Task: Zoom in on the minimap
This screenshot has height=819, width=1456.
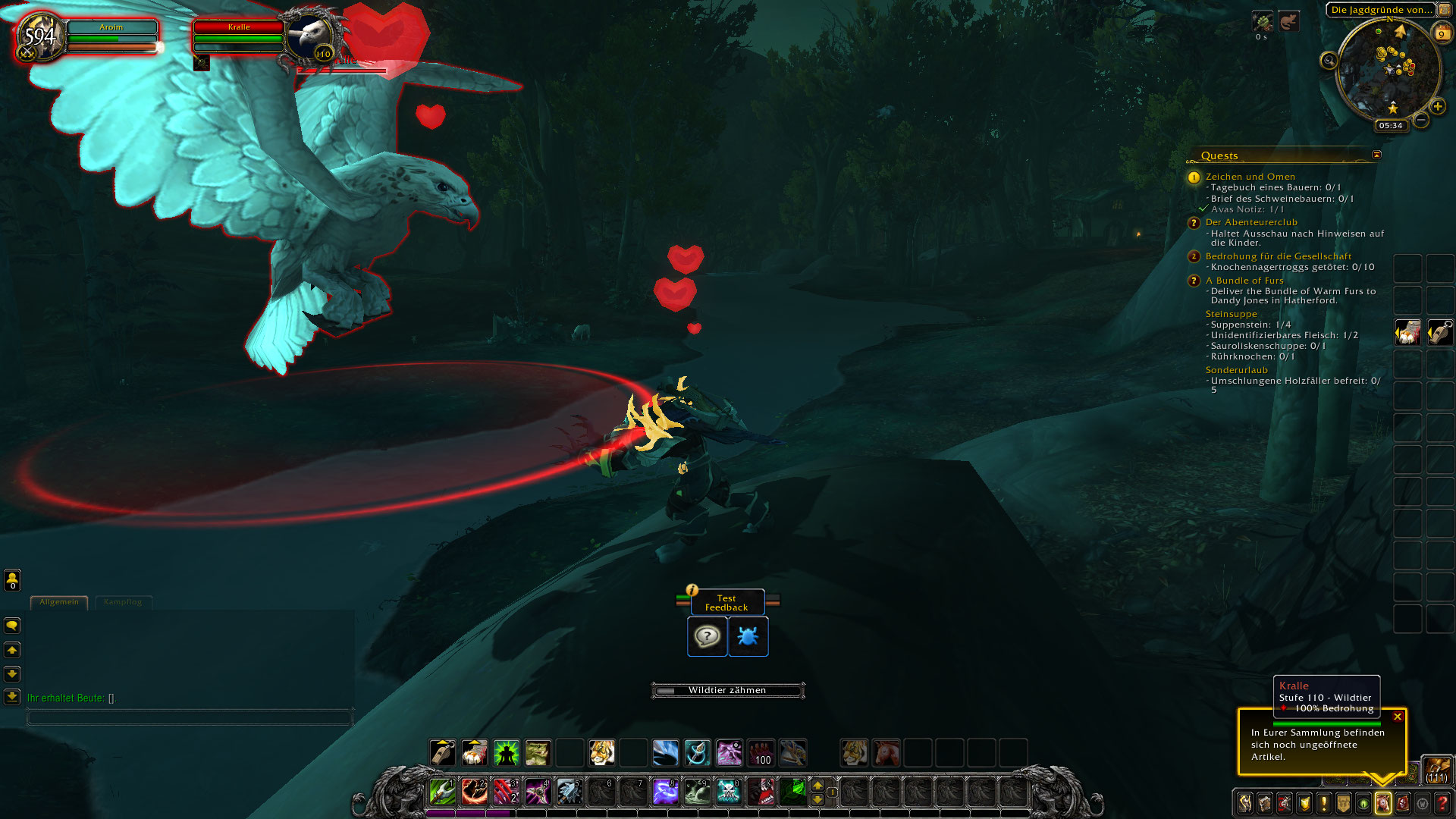Action: (1438, 107)
